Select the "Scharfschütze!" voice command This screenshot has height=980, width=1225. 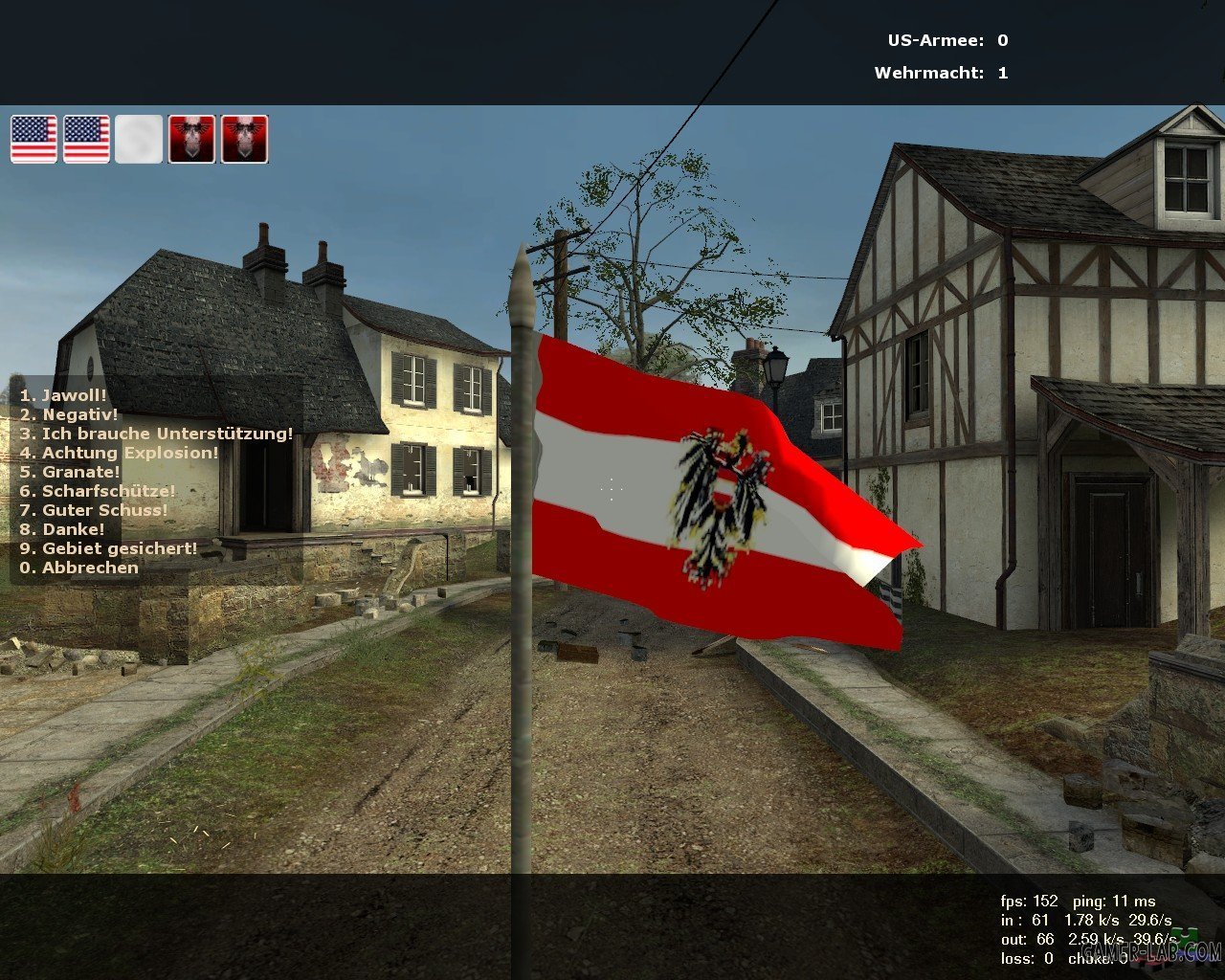pos(98,491)
